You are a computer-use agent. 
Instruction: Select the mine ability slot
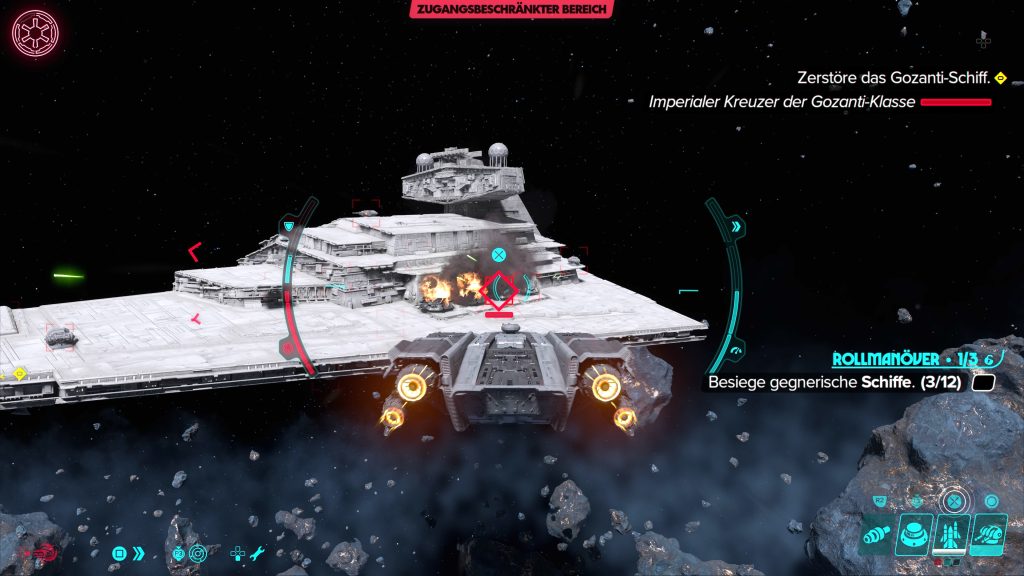916,534
